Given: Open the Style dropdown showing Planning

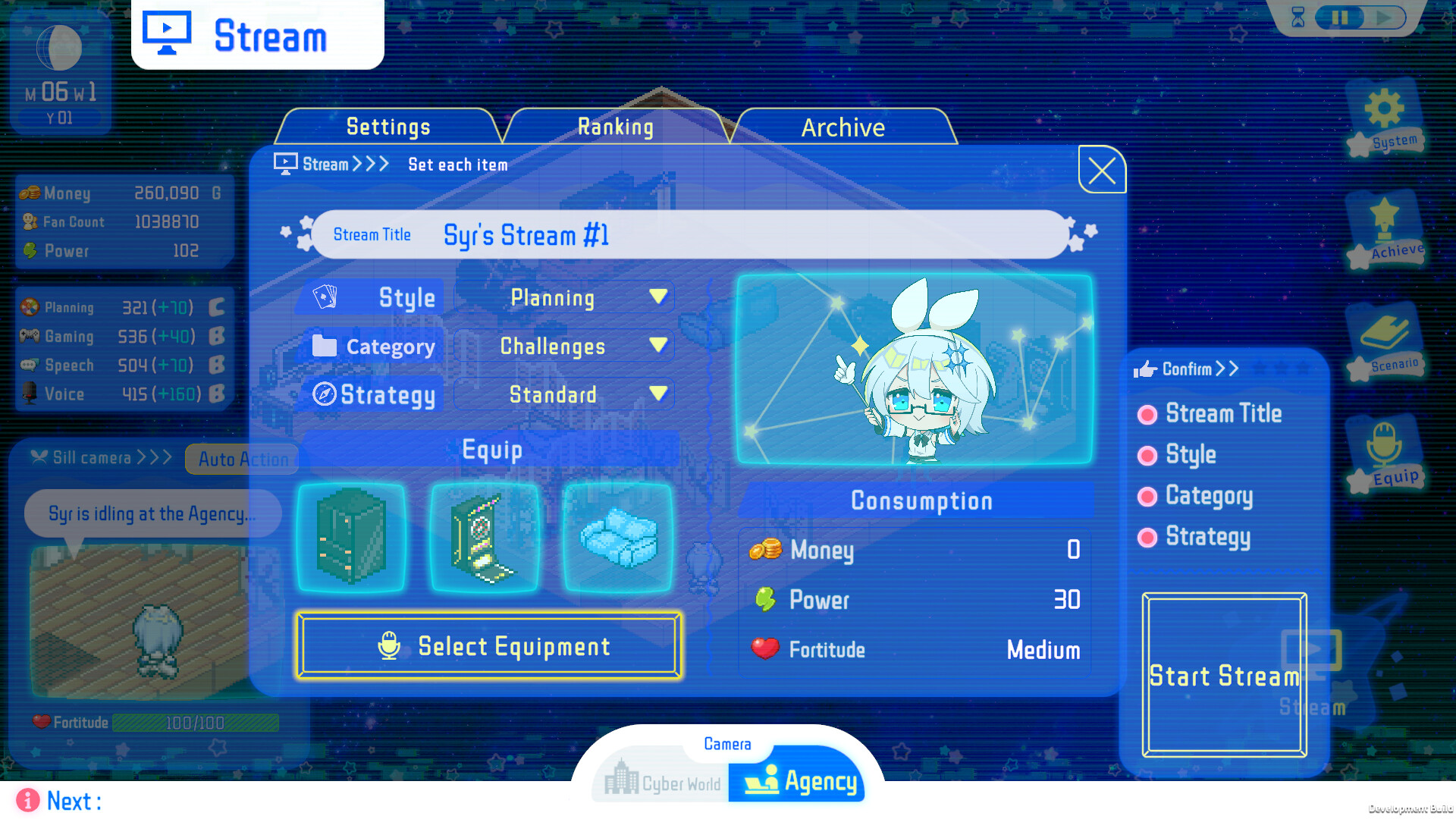Looking at the screenshot, I should pyautogui.click(x=563, y=297).
